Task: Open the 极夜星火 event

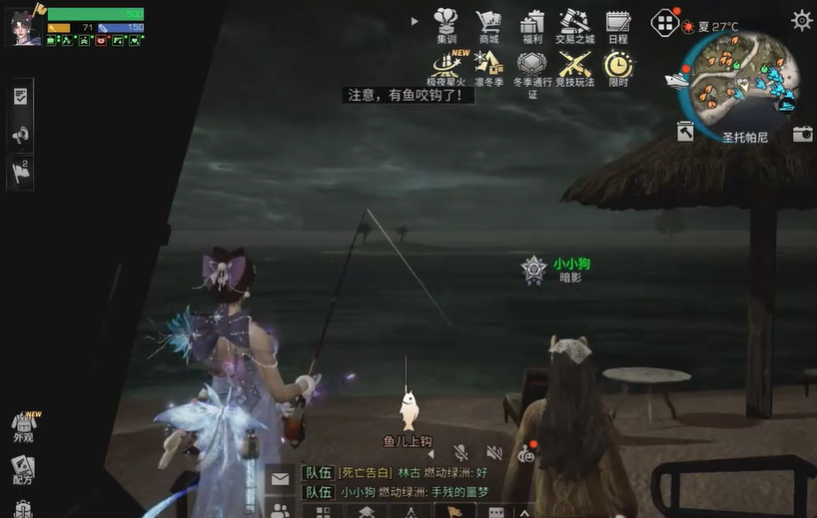Action: click(446, 67)
